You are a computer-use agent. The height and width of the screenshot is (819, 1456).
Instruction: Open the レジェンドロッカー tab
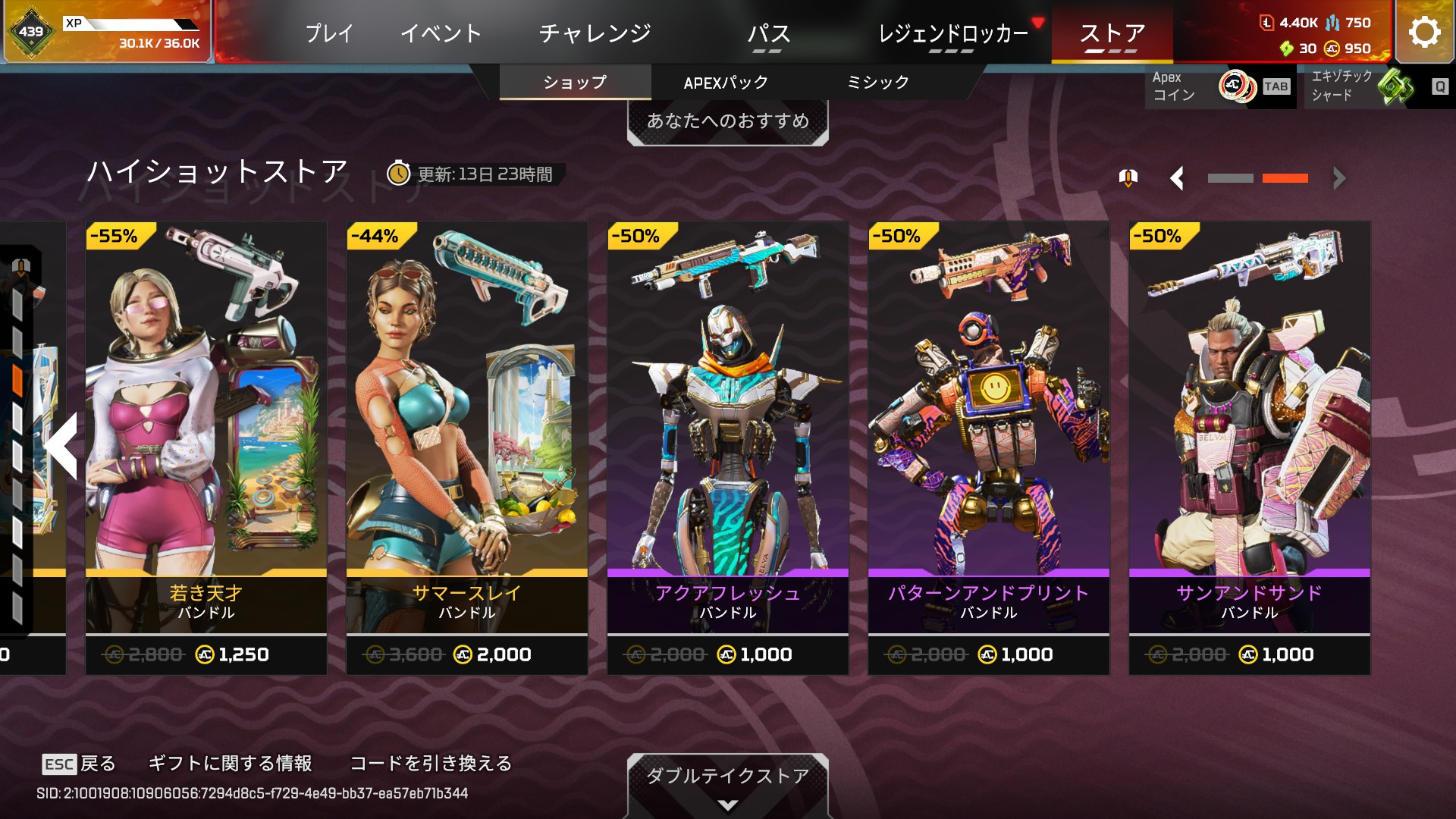(952, 33)
